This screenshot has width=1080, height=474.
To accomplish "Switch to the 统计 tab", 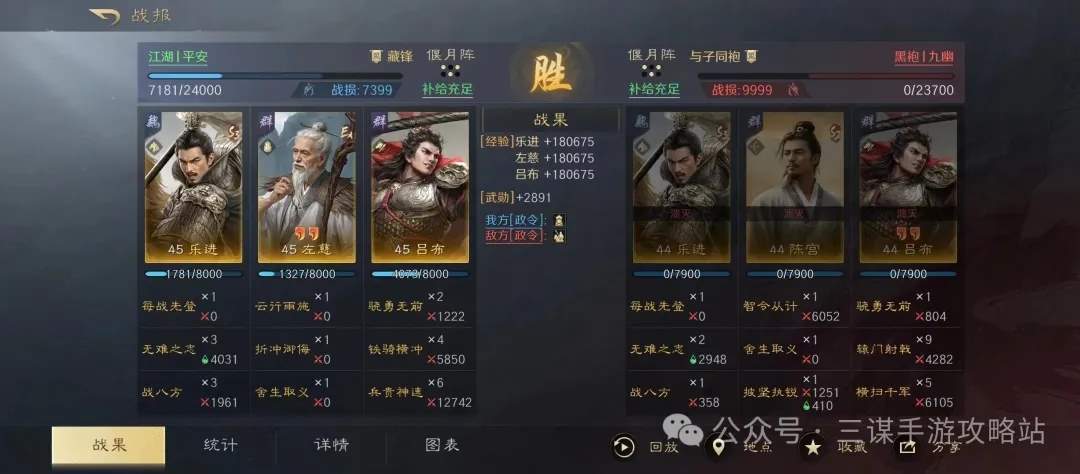I will click(220, 445).
